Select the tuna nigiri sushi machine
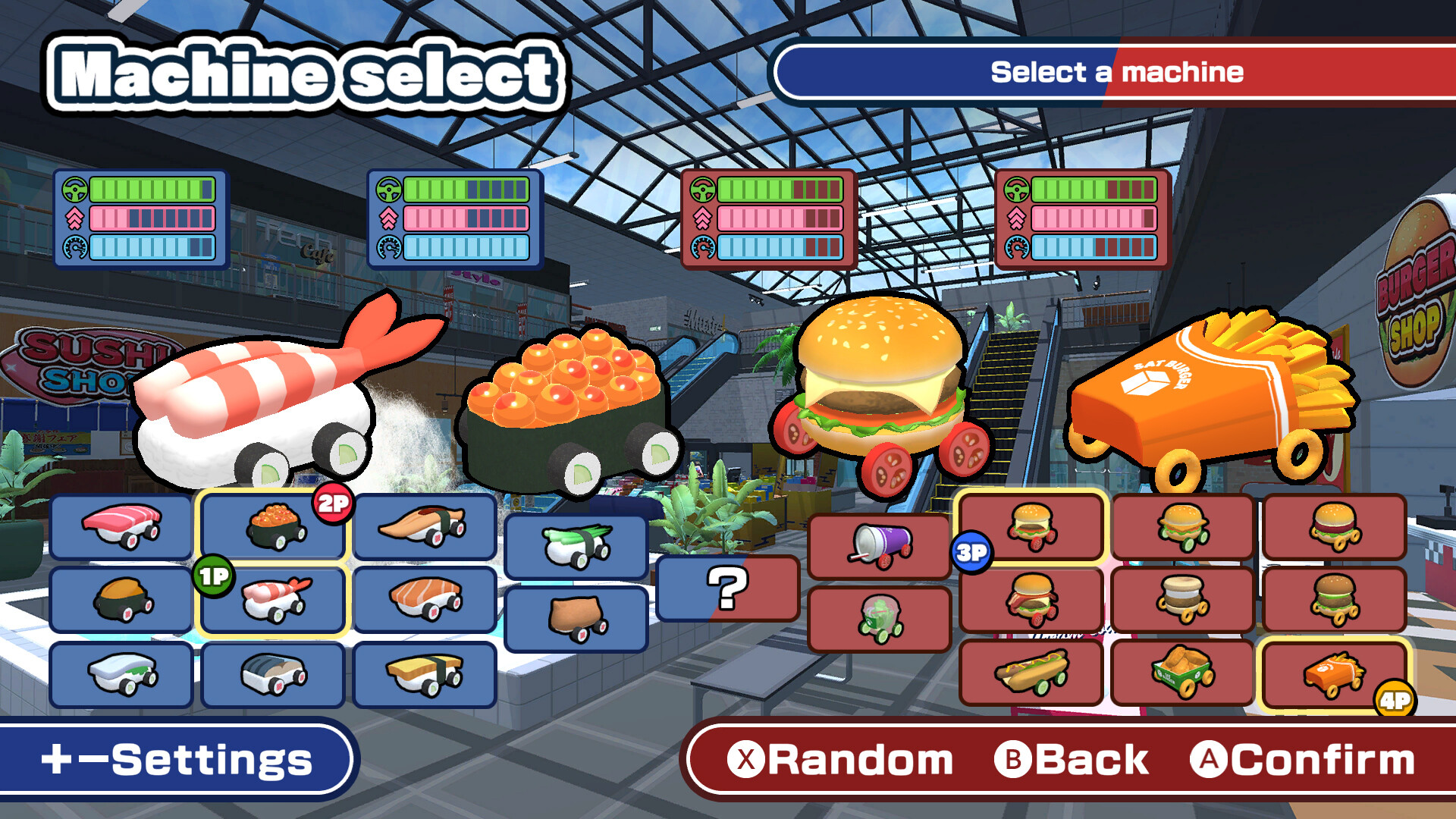This screenshot has width=1456, height=819. (x=121, y=526)
